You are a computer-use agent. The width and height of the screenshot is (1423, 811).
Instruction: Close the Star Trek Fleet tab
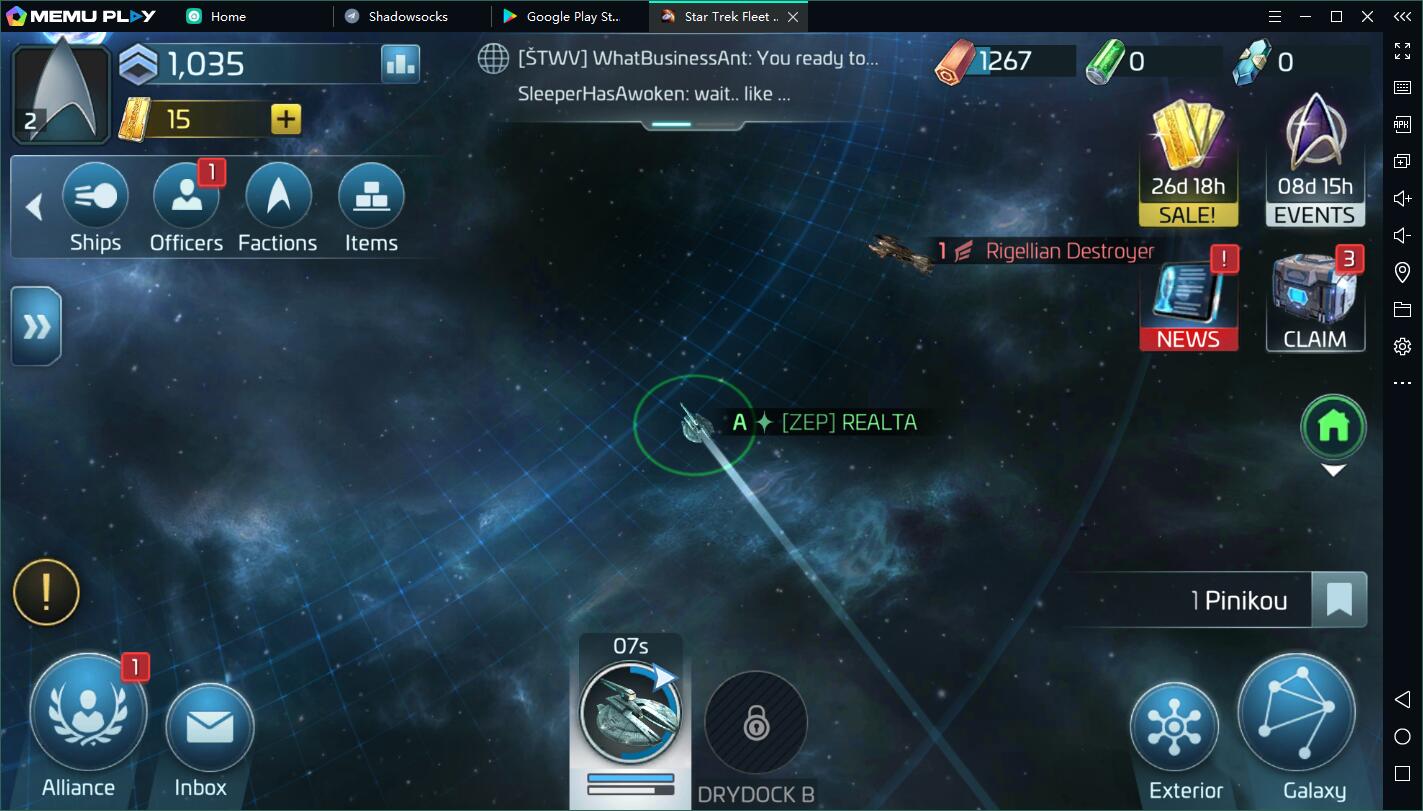click(x=793, y=17)
